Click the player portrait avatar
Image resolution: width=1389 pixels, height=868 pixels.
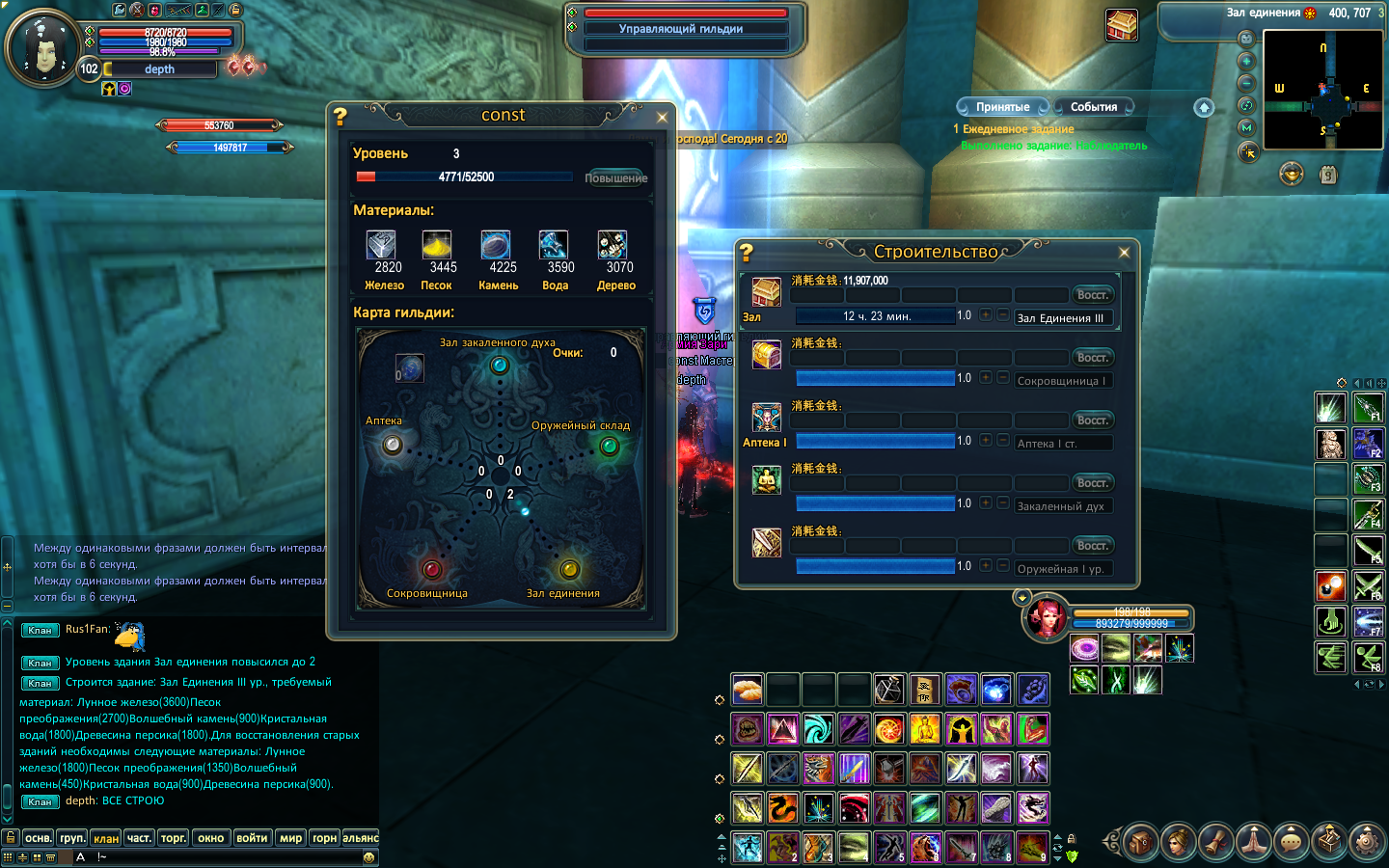41,48
